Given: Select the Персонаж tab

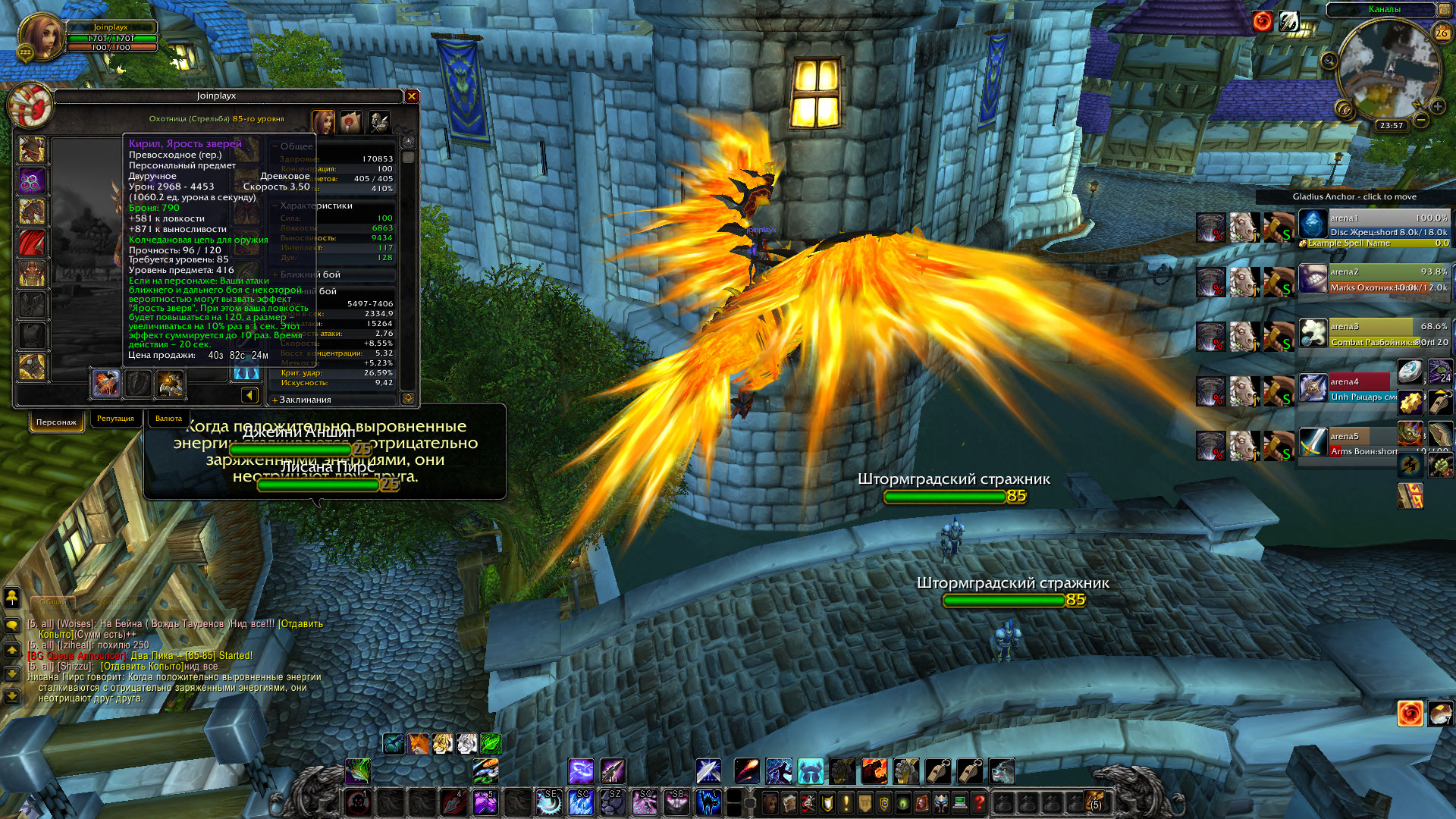Looking at the screenshot, I should coord(56,422).
